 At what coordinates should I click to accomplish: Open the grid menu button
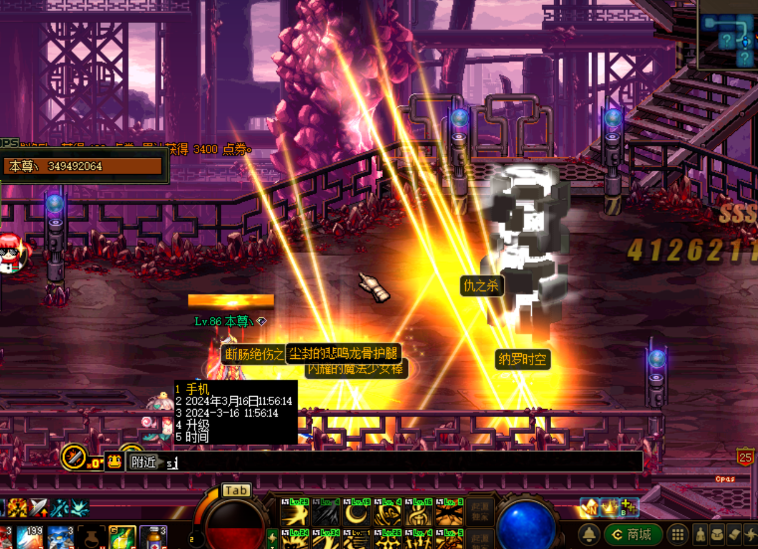coord(677,535)
